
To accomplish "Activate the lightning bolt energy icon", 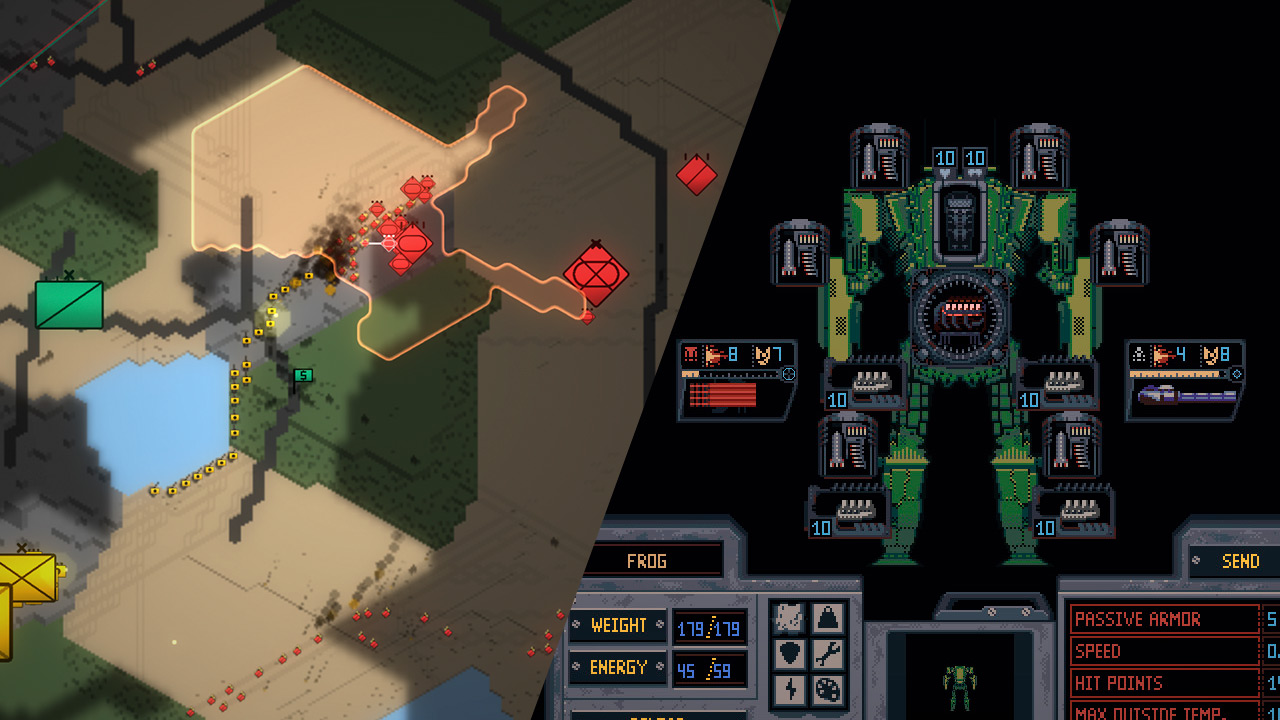I will pyautogui.click(x=790, y=690).
